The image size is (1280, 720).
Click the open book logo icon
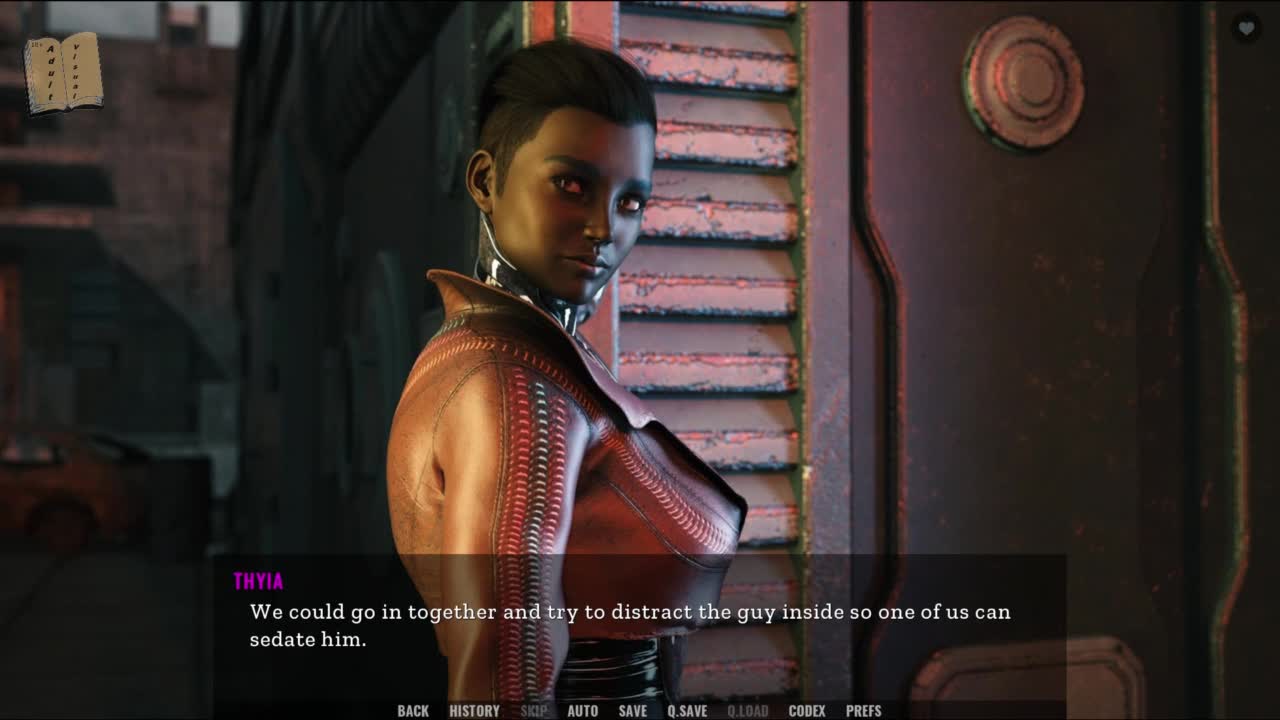click(x=63, y=73)
